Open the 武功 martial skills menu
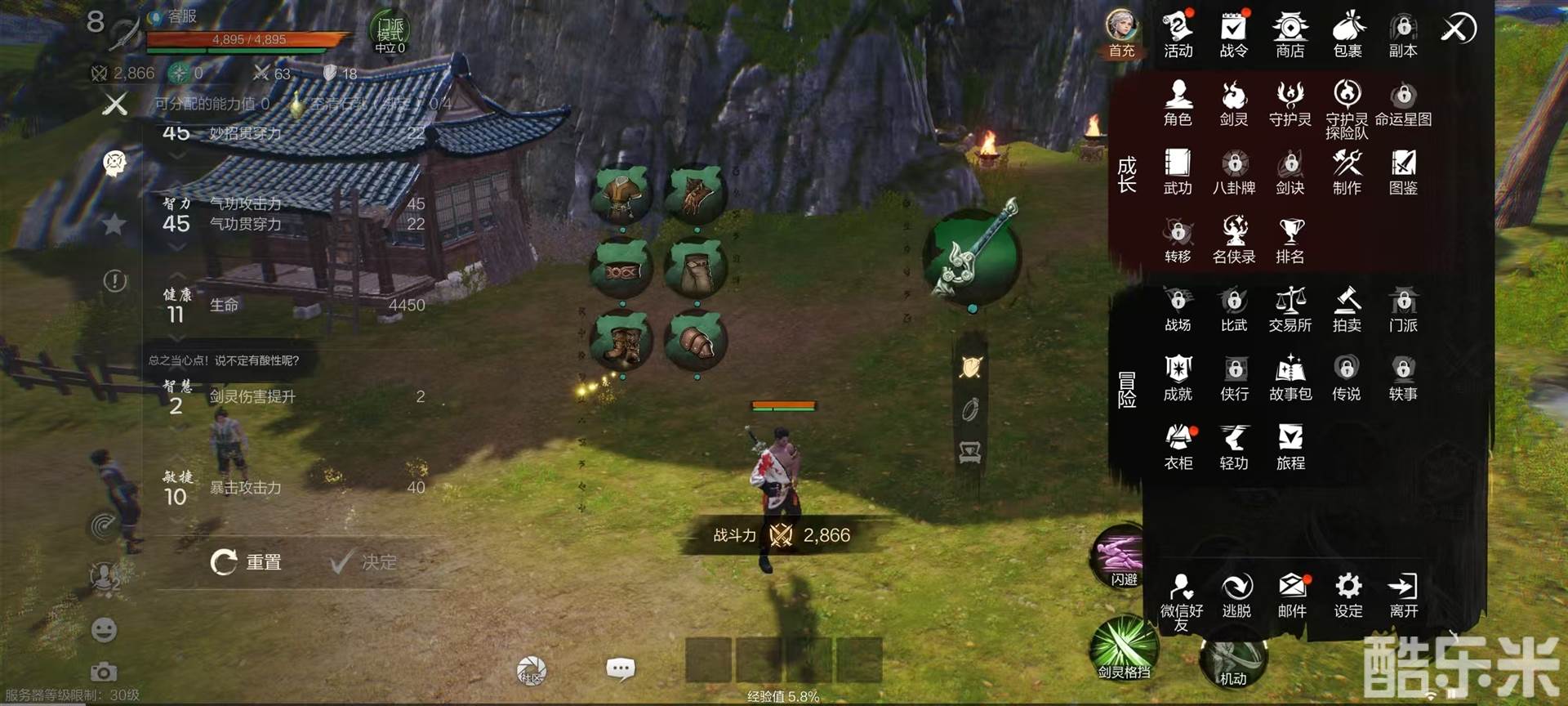This screenshot has width=1568, height=706. 1178,172
